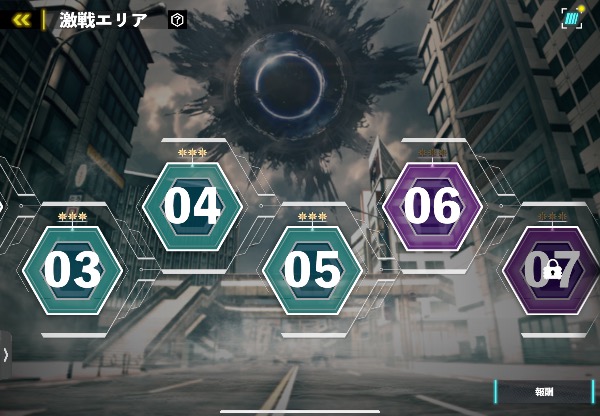Go back with the double-arrow button

click(21, 19)
